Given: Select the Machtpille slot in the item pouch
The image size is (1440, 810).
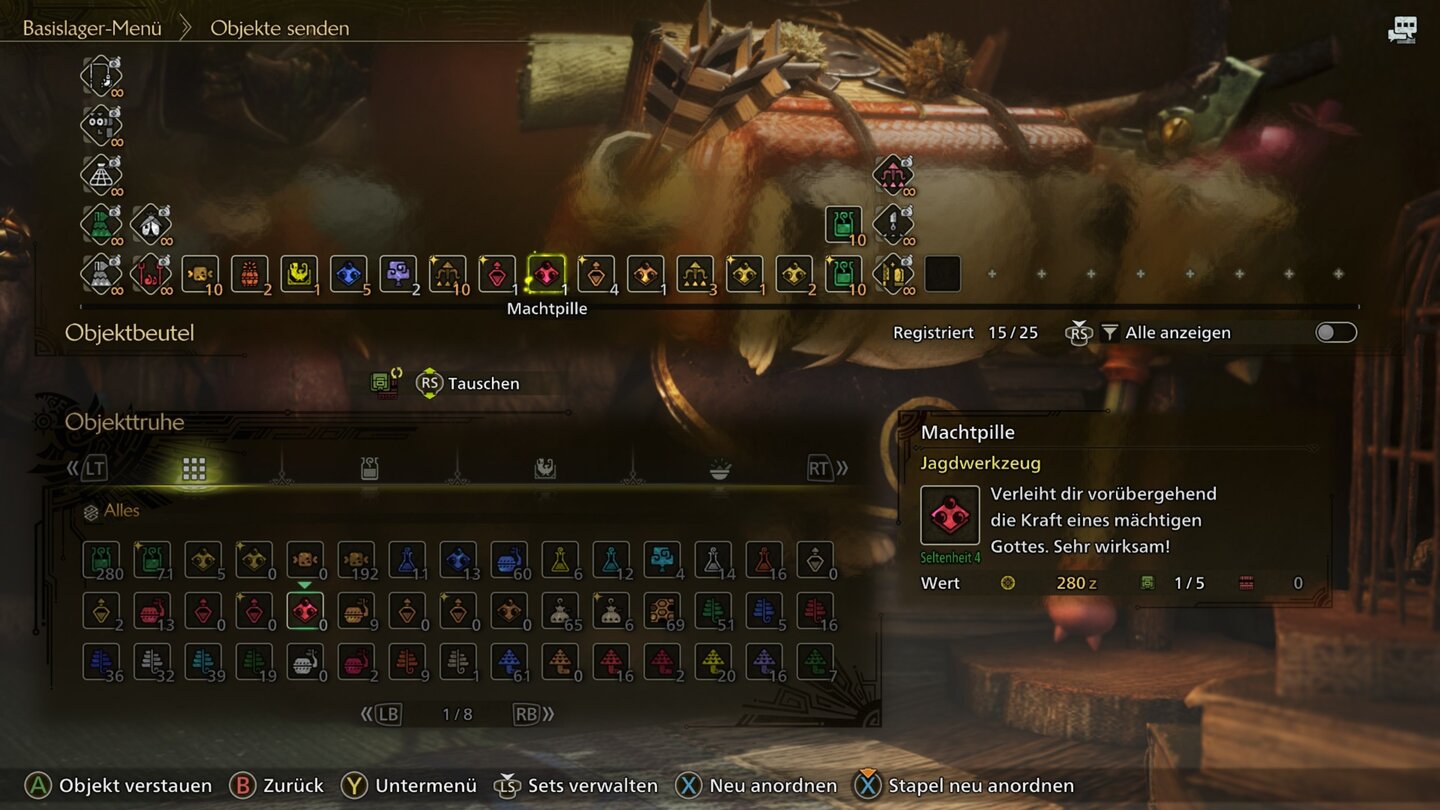Looking at the screenshot, I should coord(546,274).
